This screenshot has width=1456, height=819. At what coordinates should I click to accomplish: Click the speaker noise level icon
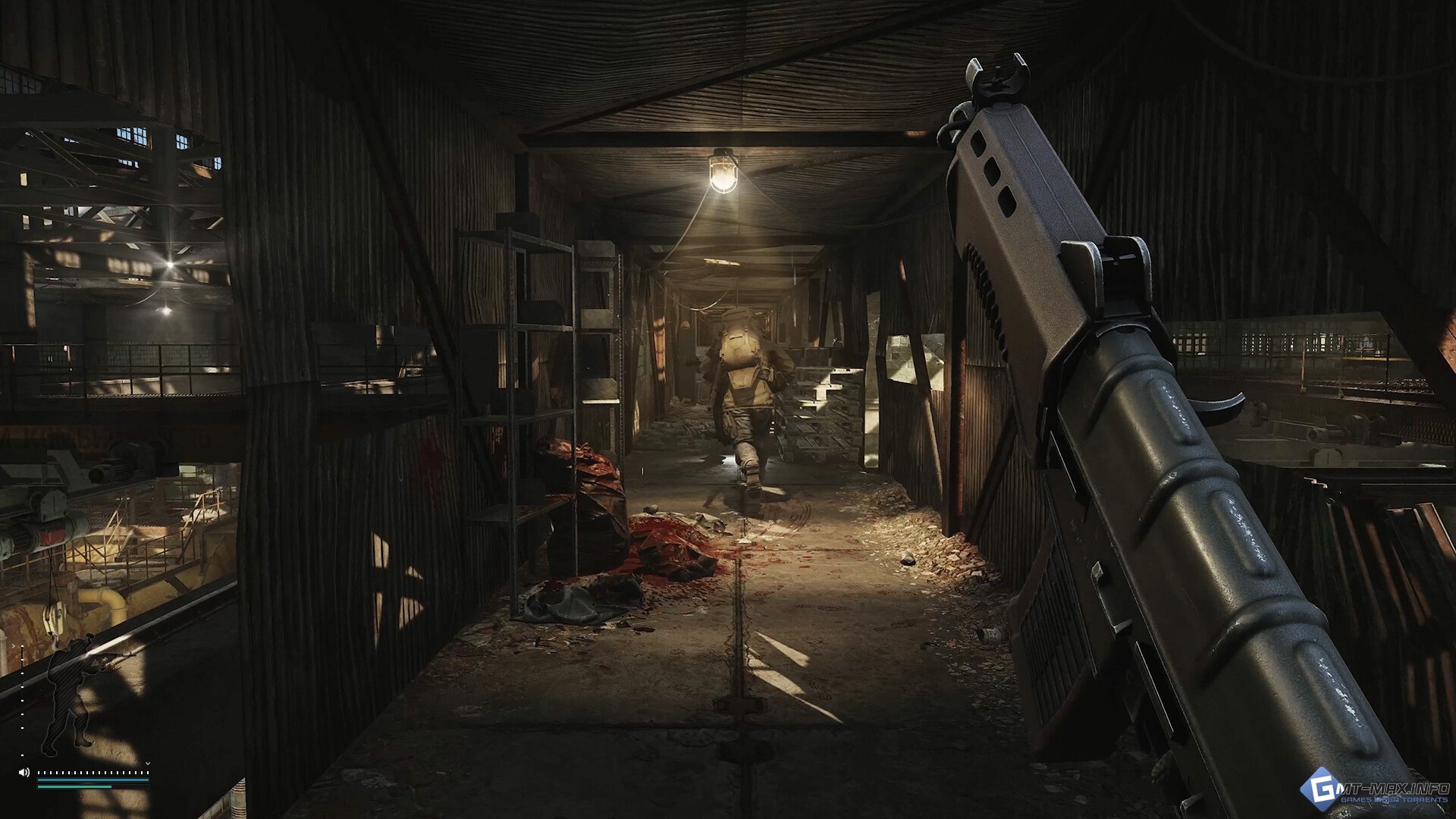[24, 772]
